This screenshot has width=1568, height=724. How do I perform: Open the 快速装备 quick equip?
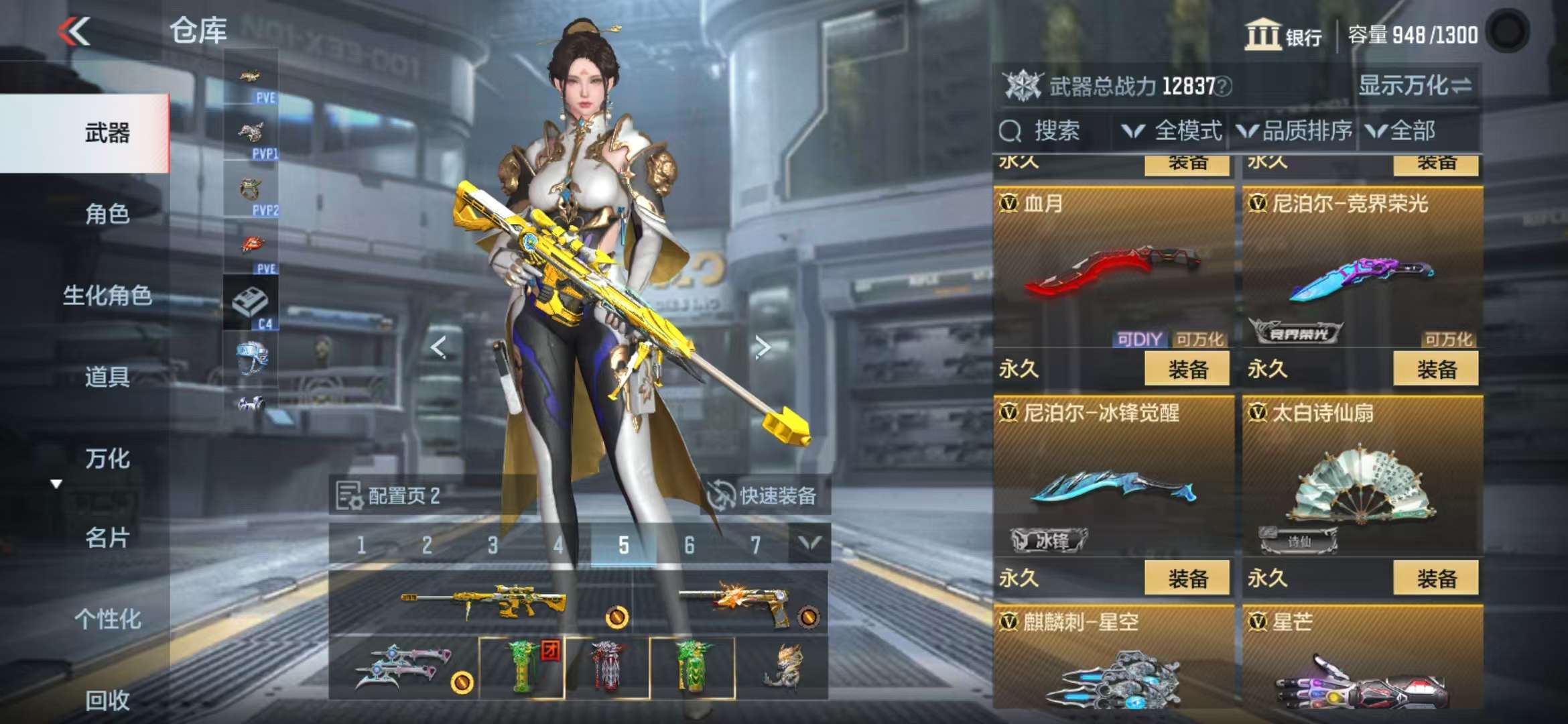(x=764, y=496)
